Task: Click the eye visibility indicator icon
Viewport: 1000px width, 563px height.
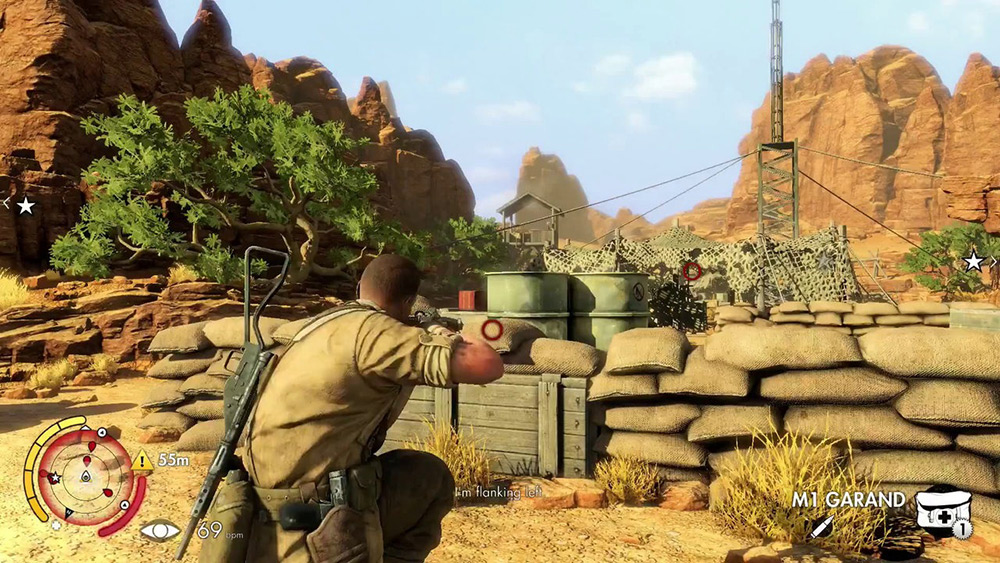Action: (160, 531)
